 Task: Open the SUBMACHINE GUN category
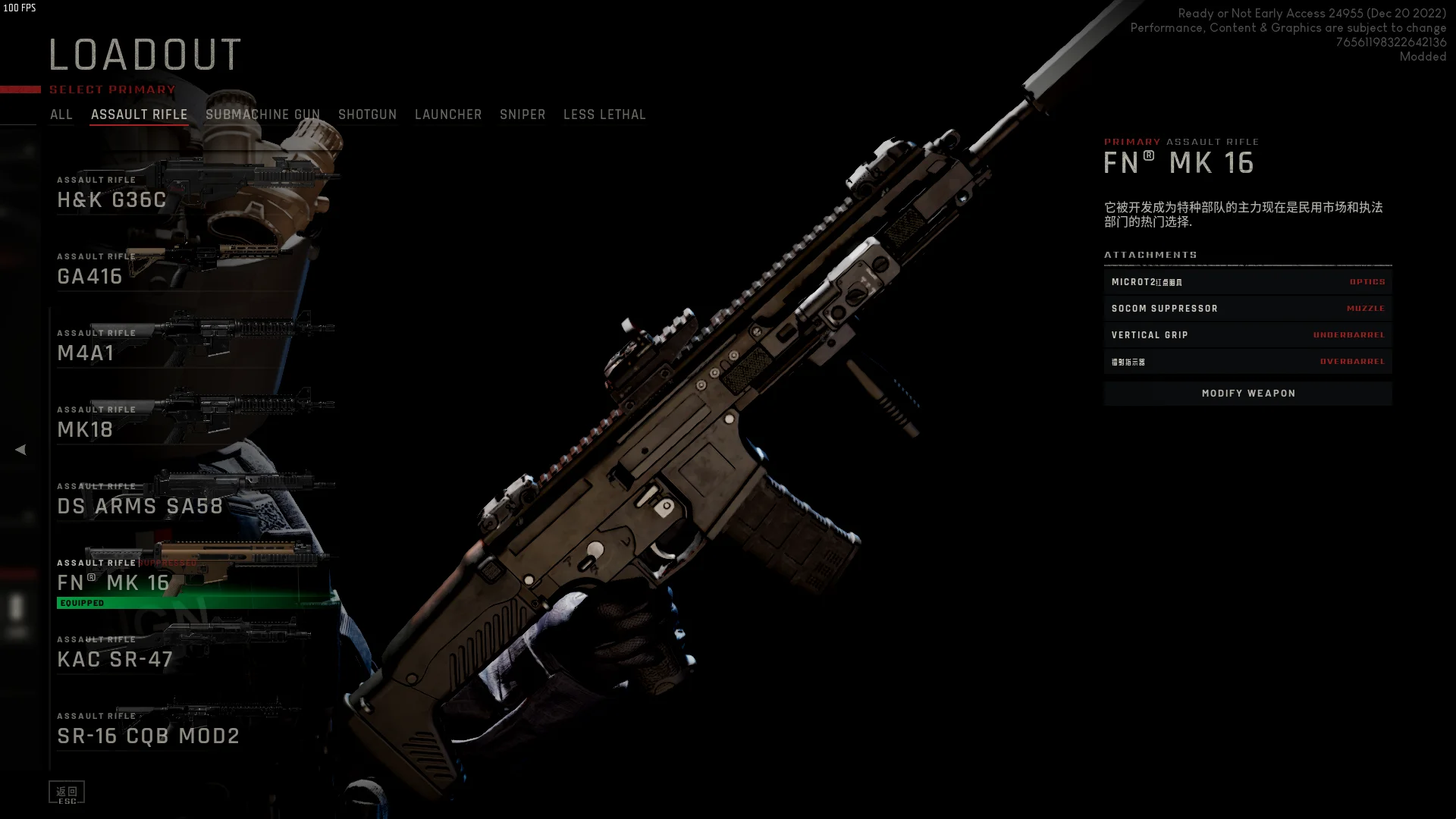coord(262,115)
